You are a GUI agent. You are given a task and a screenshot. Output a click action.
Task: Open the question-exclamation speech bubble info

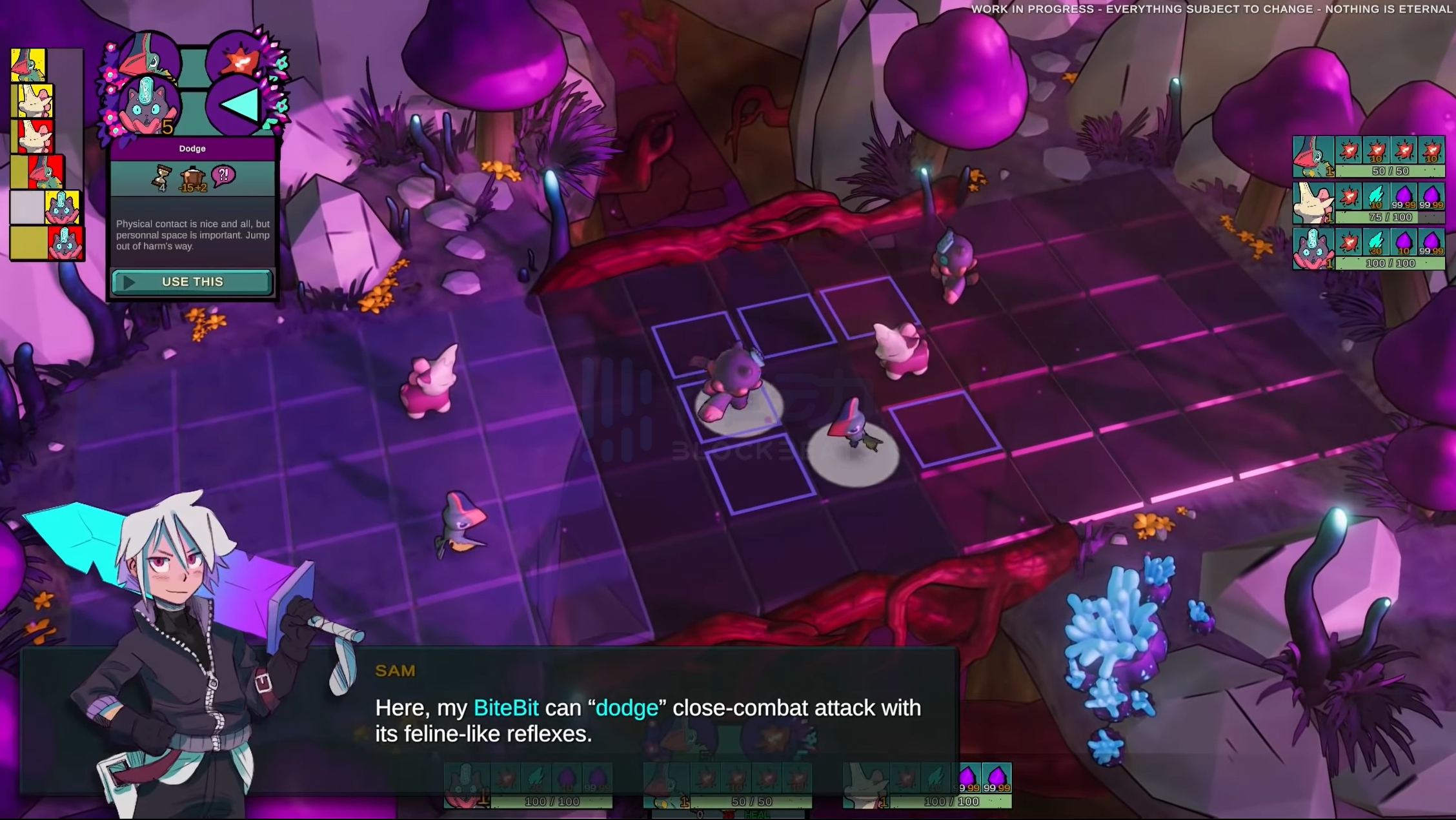click(x=223, y=175)
